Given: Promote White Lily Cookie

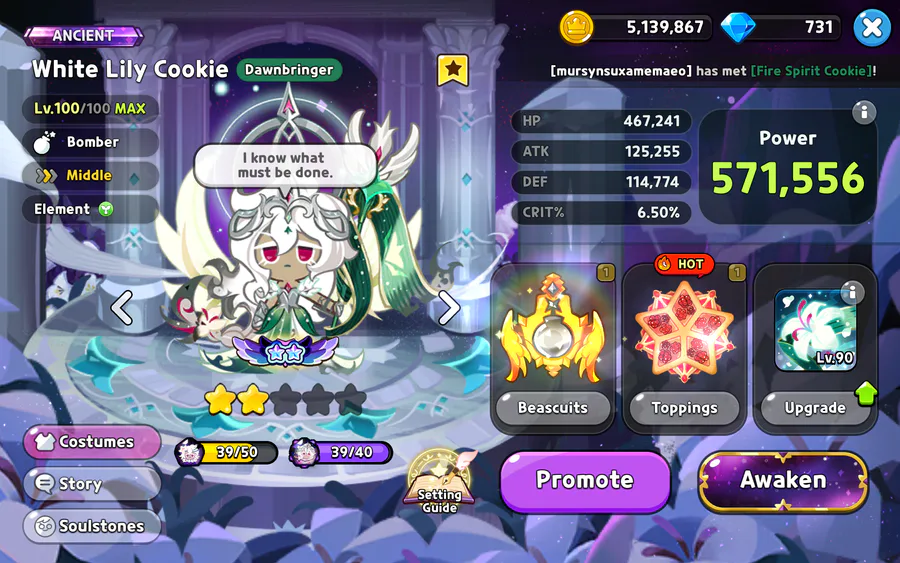Looking at the screenshot, I should [x=585, y=480].
